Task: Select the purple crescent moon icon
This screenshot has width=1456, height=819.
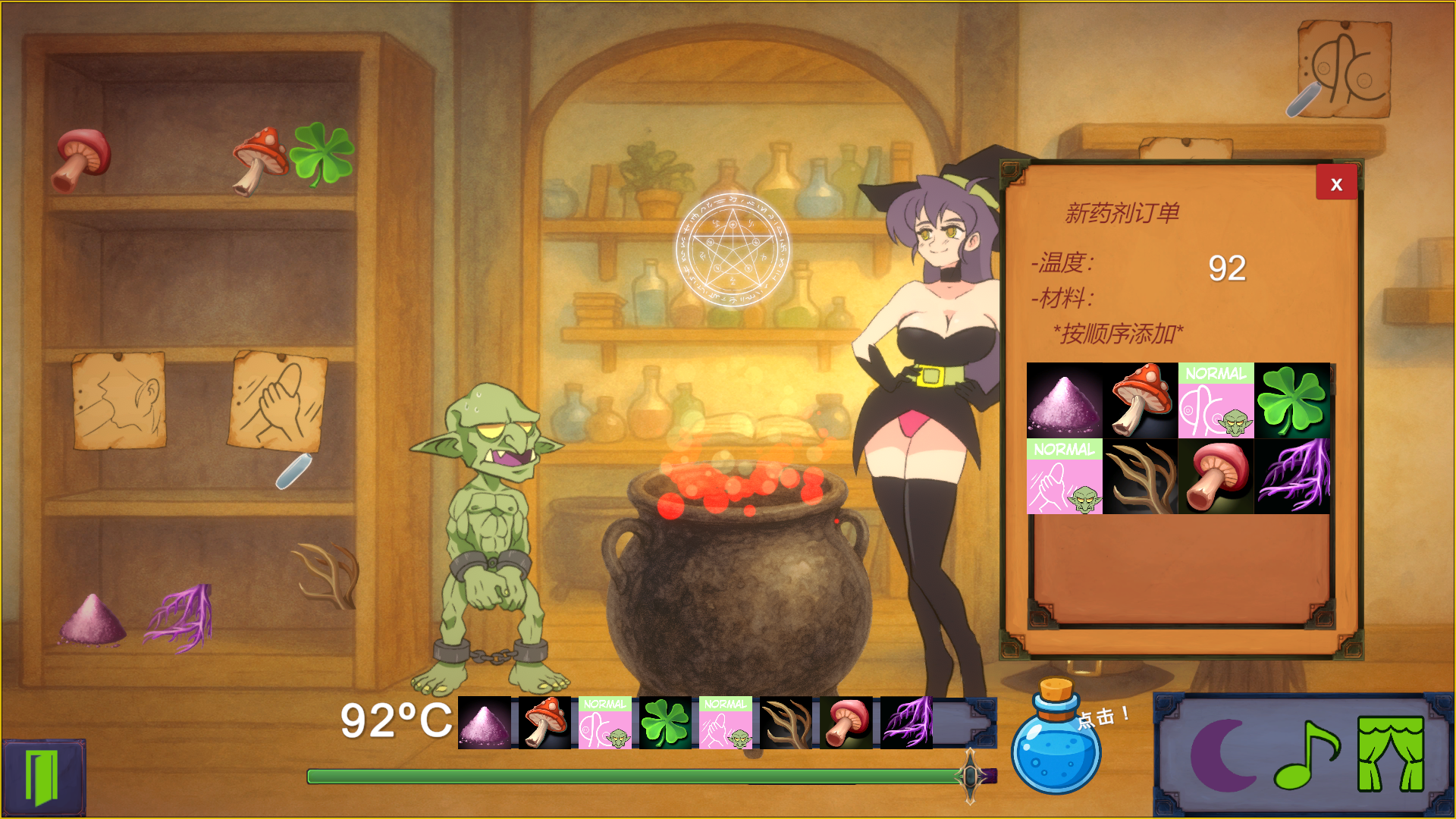Action: [x=1222, y=755]
